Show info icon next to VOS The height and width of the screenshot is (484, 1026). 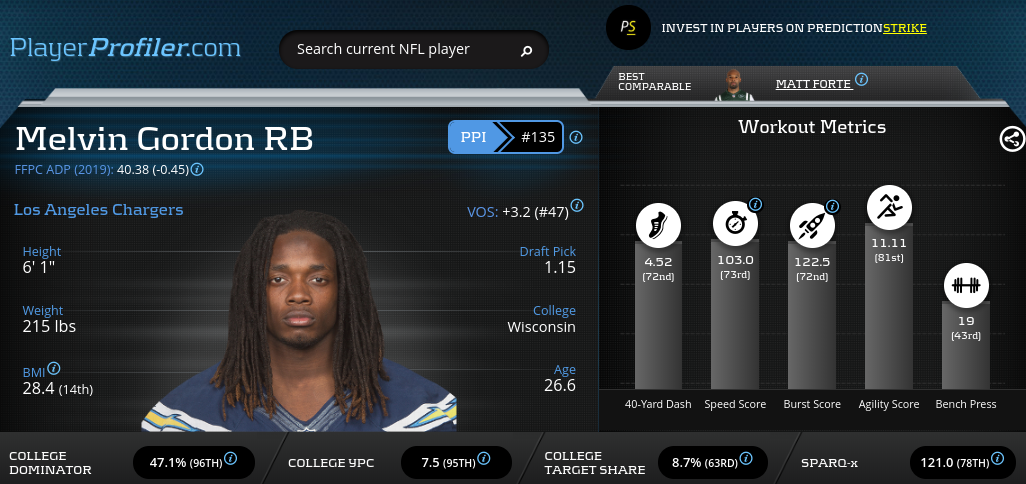click(x=577, y=205)
